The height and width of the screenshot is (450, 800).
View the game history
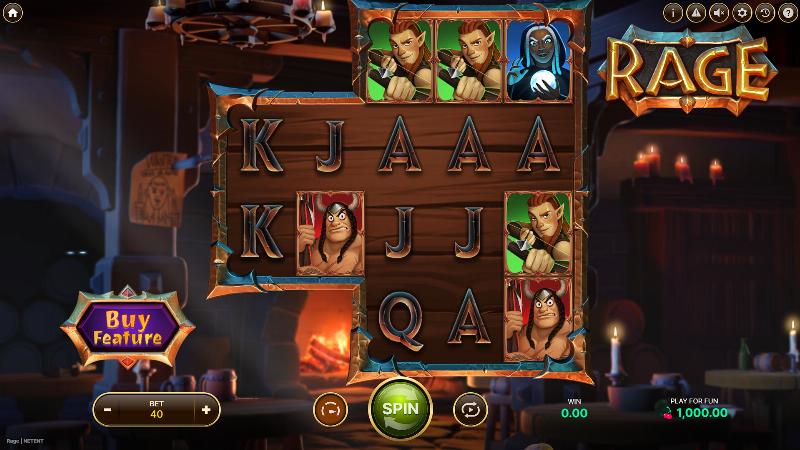[x=766, y=13]
